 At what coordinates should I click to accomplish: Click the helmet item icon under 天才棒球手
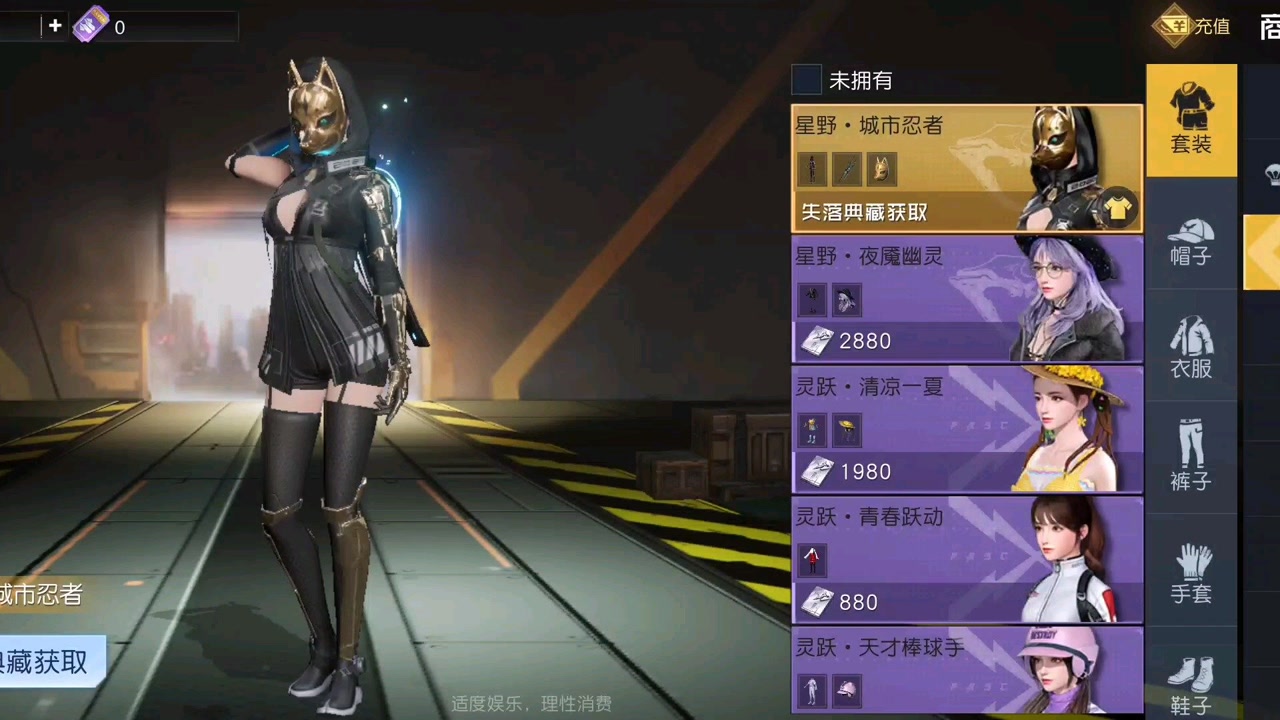tap(846, 689)
